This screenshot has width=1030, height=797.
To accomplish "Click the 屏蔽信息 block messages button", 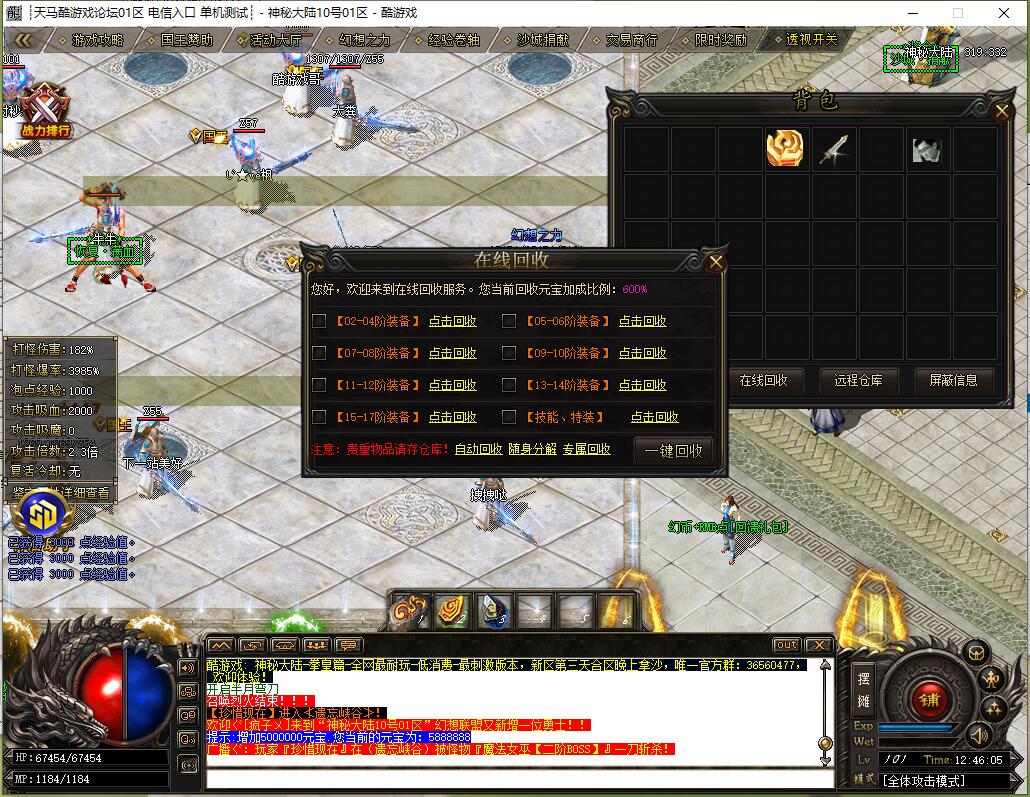I will click(953, 380).
